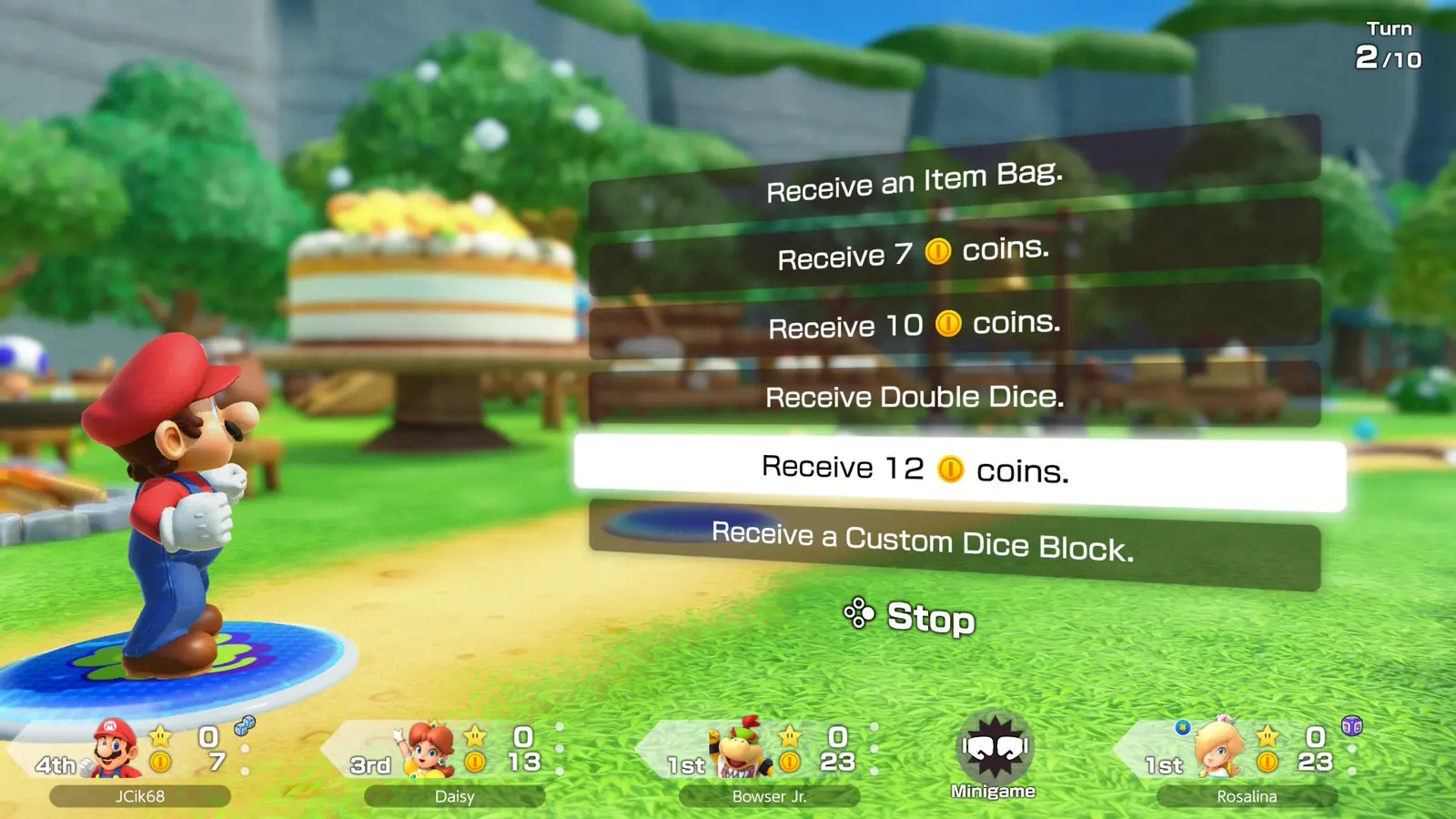The width and height of the screenshot is (1456, 819).
Task: Select Daisy's player status panel
Action: point(454,758)
